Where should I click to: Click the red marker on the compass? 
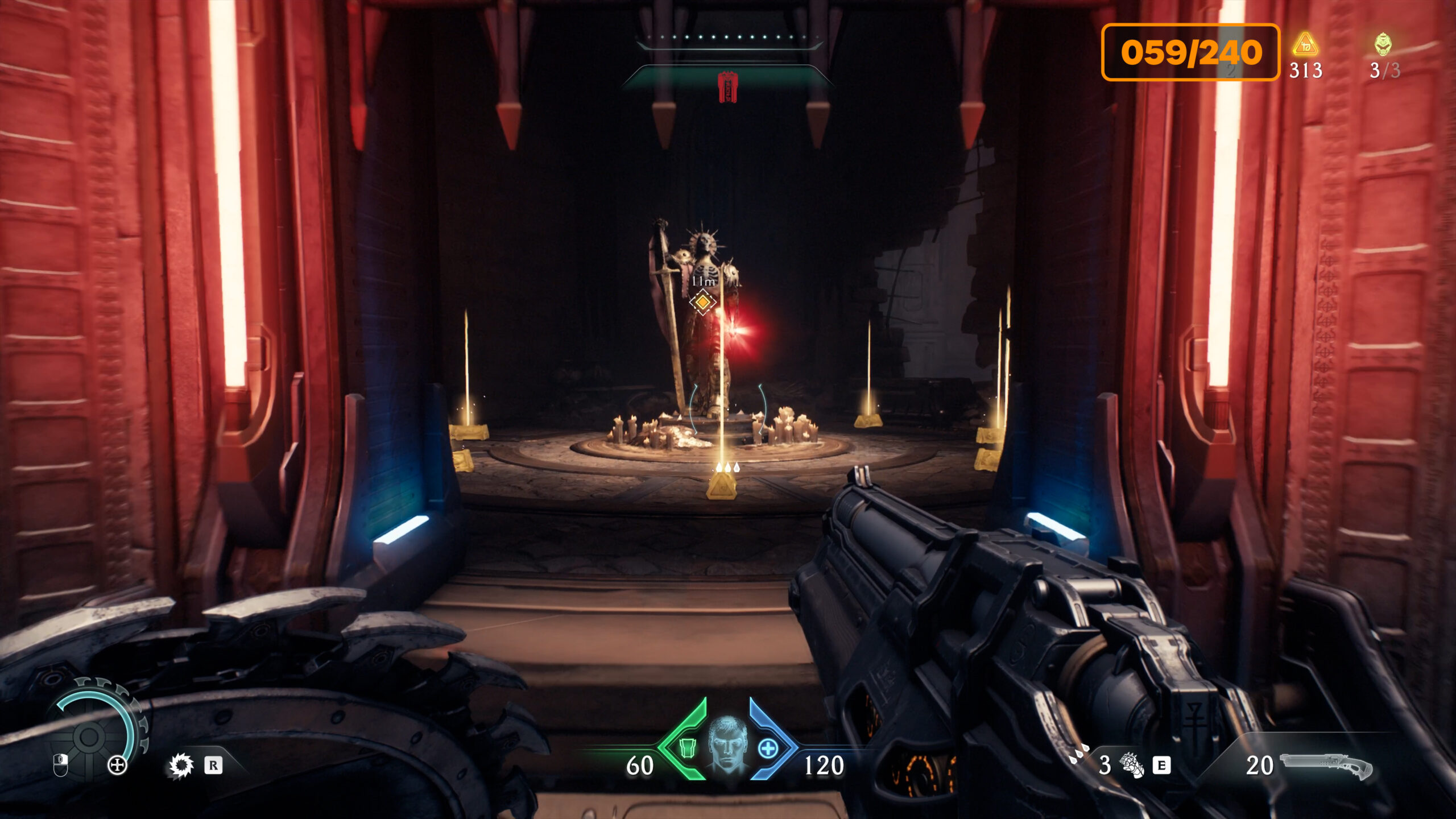coord(727,87)
